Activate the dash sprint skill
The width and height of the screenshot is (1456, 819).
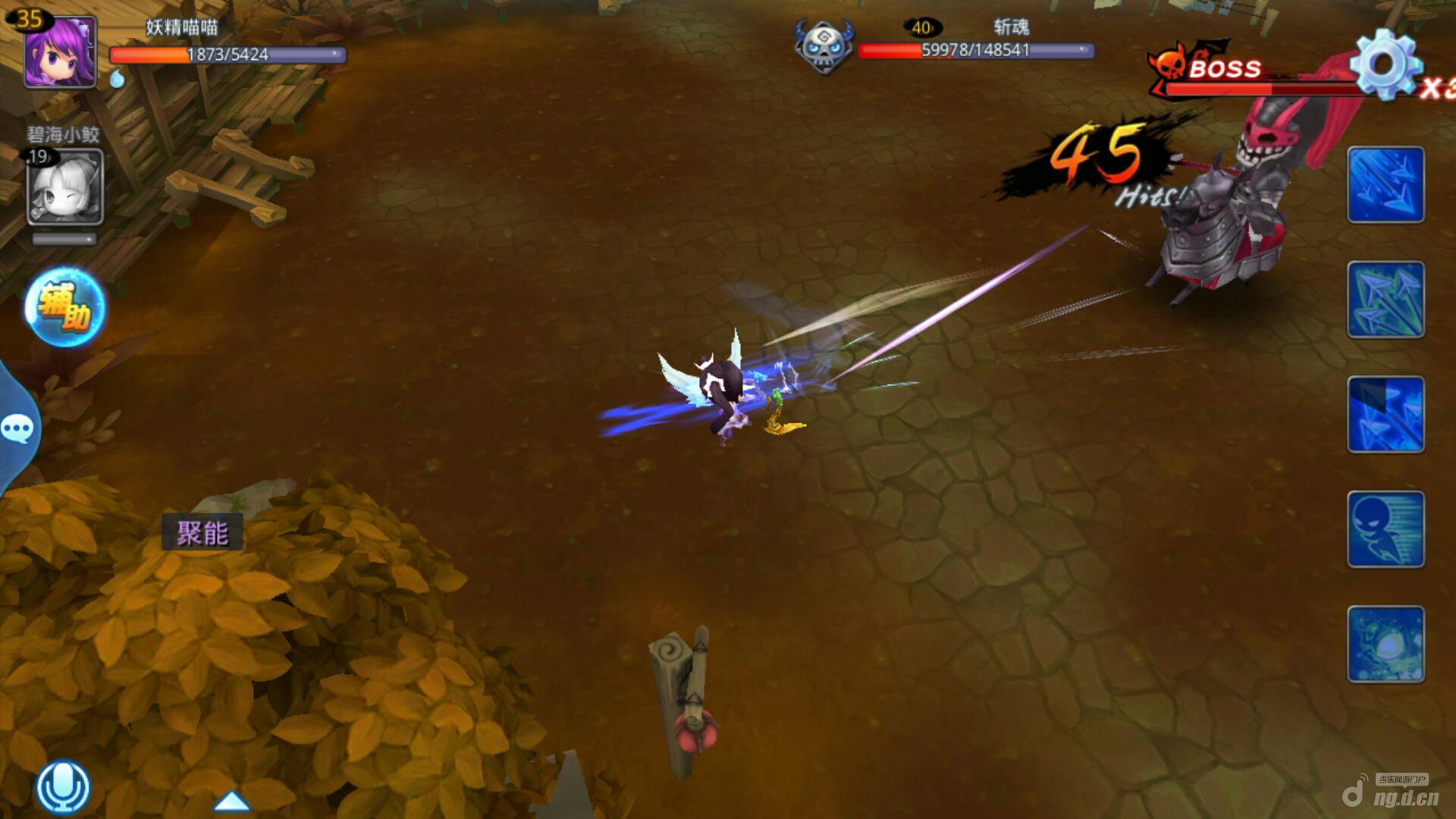[1385, 529]
